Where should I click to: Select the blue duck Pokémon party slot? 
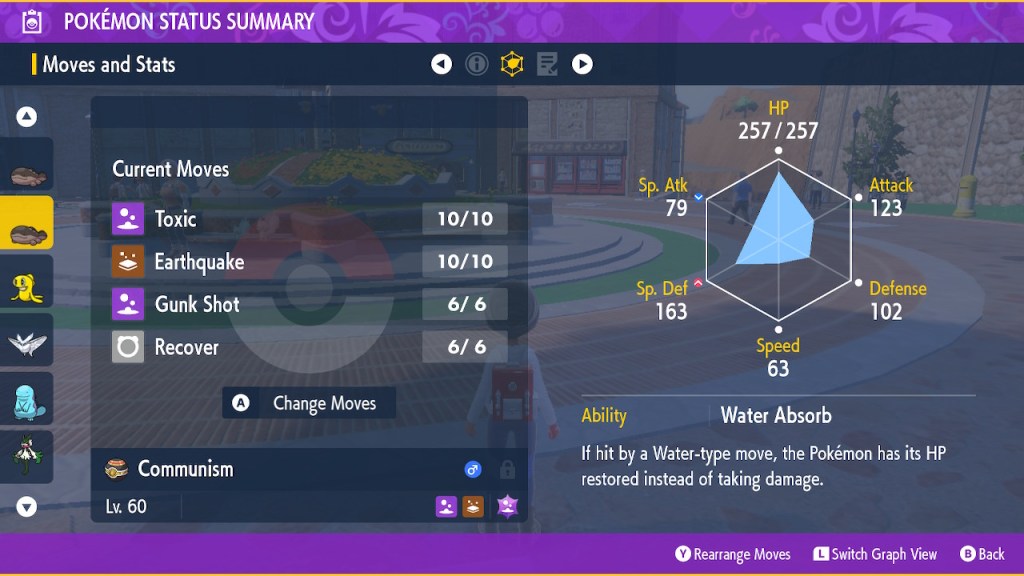pos(27,400)
